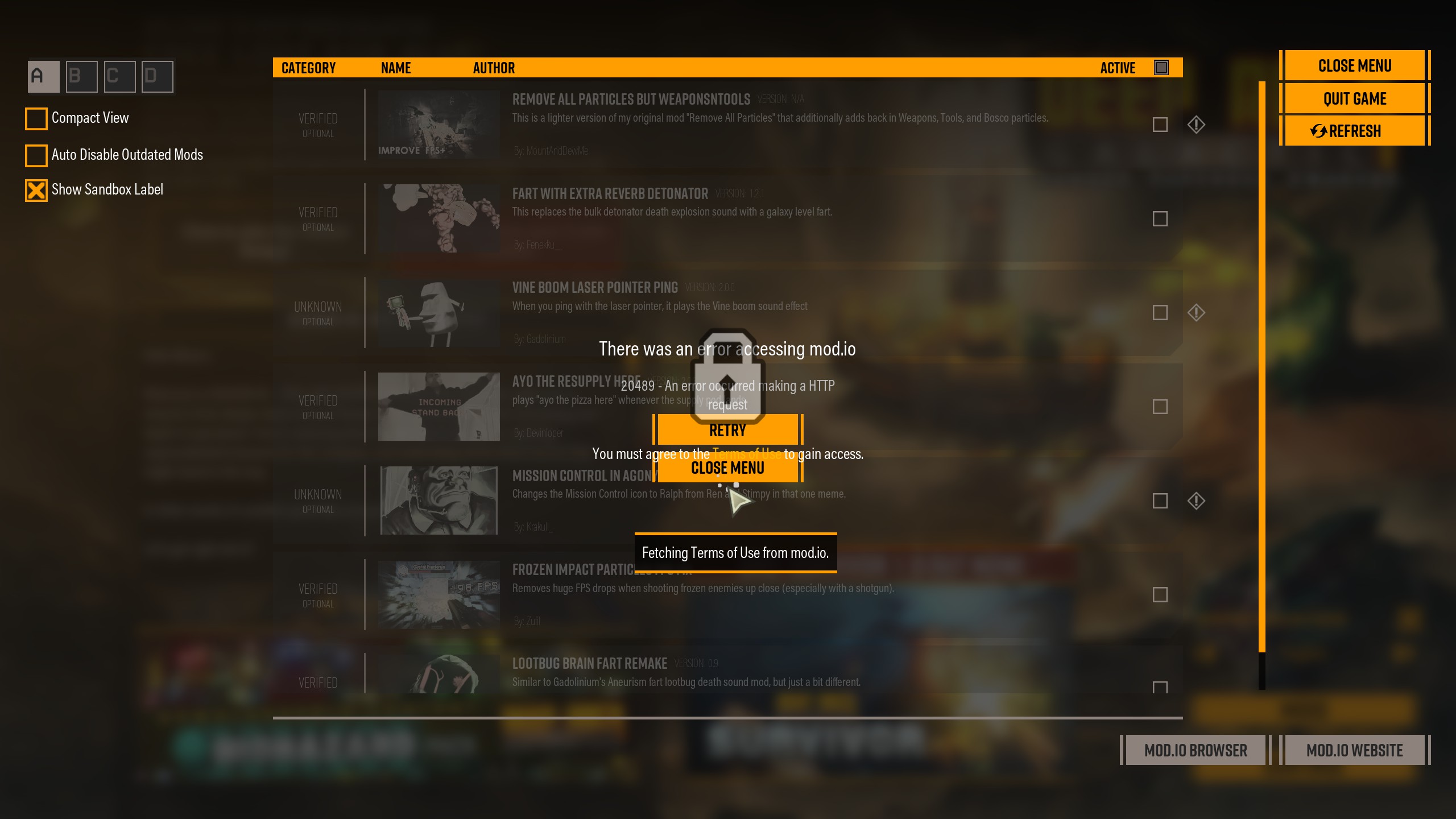This screenshot has width=1456, height=819.
Task: Click the Vine Boom mod warning icon
Action: click(1196, 313)
